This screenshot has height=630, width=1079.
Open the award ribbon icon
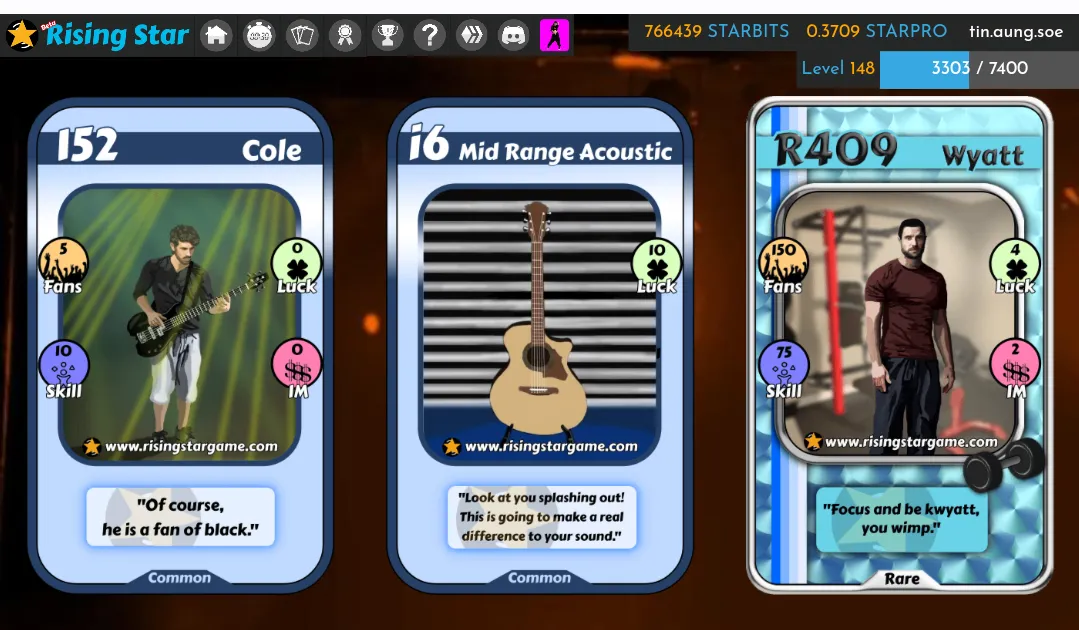(x=345, y=36)
